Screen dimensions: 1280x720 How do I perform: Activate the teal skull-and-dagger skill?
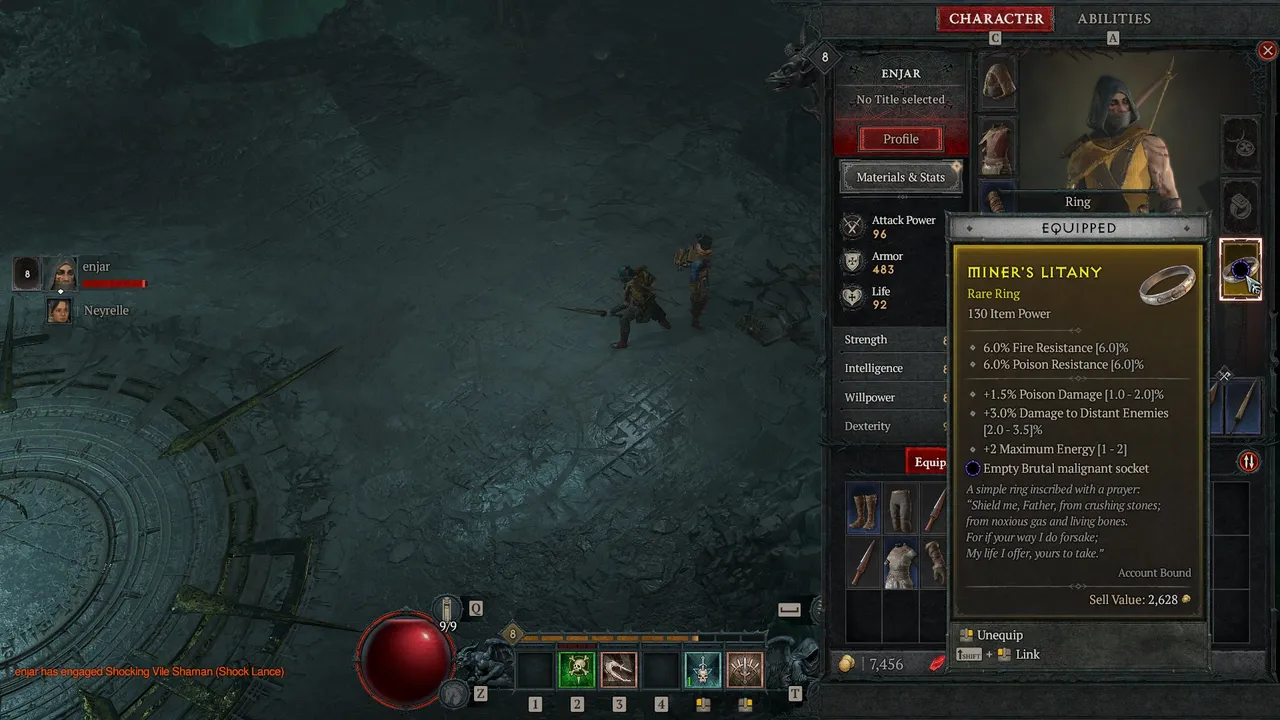tap(702, 670)
